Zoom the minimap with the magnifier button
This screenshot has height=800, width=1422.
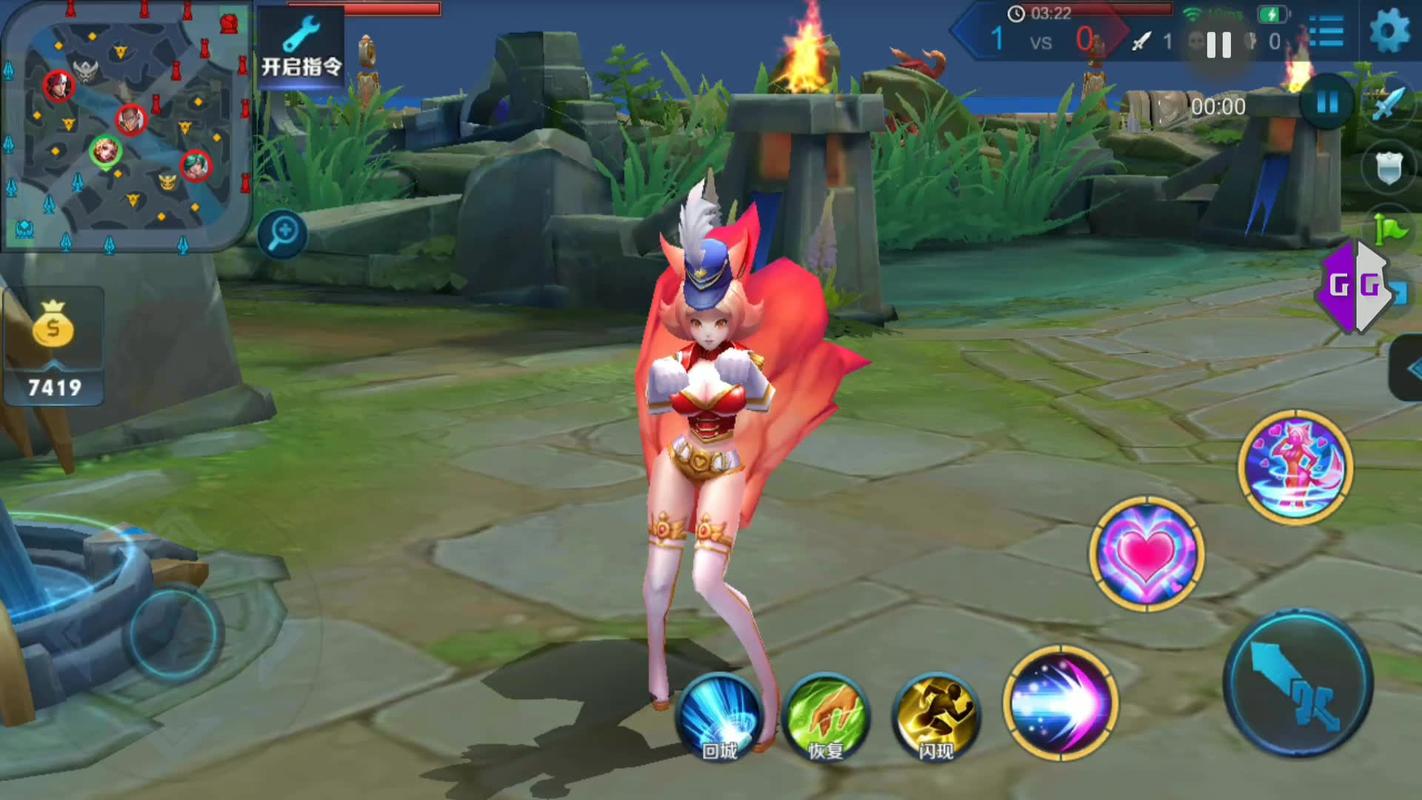[x=283, y=234]
